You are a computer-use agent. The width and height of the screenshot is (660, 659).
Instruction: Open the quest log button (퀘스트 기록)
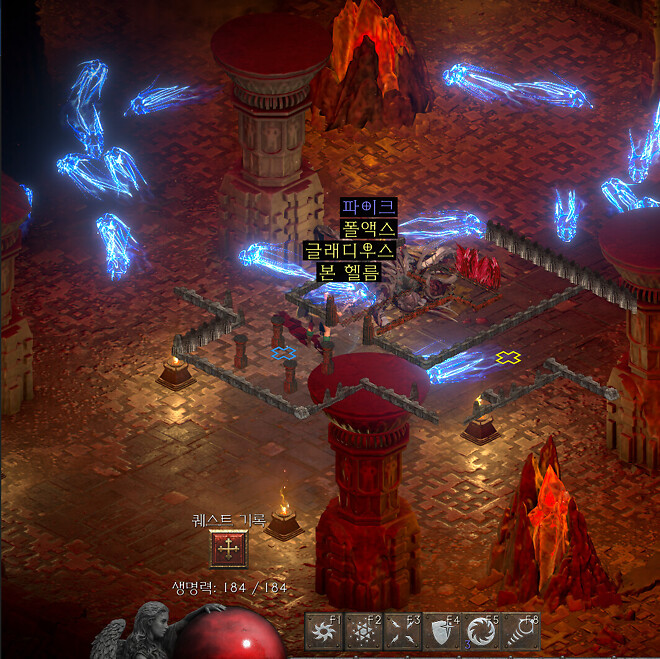(230, 548)
